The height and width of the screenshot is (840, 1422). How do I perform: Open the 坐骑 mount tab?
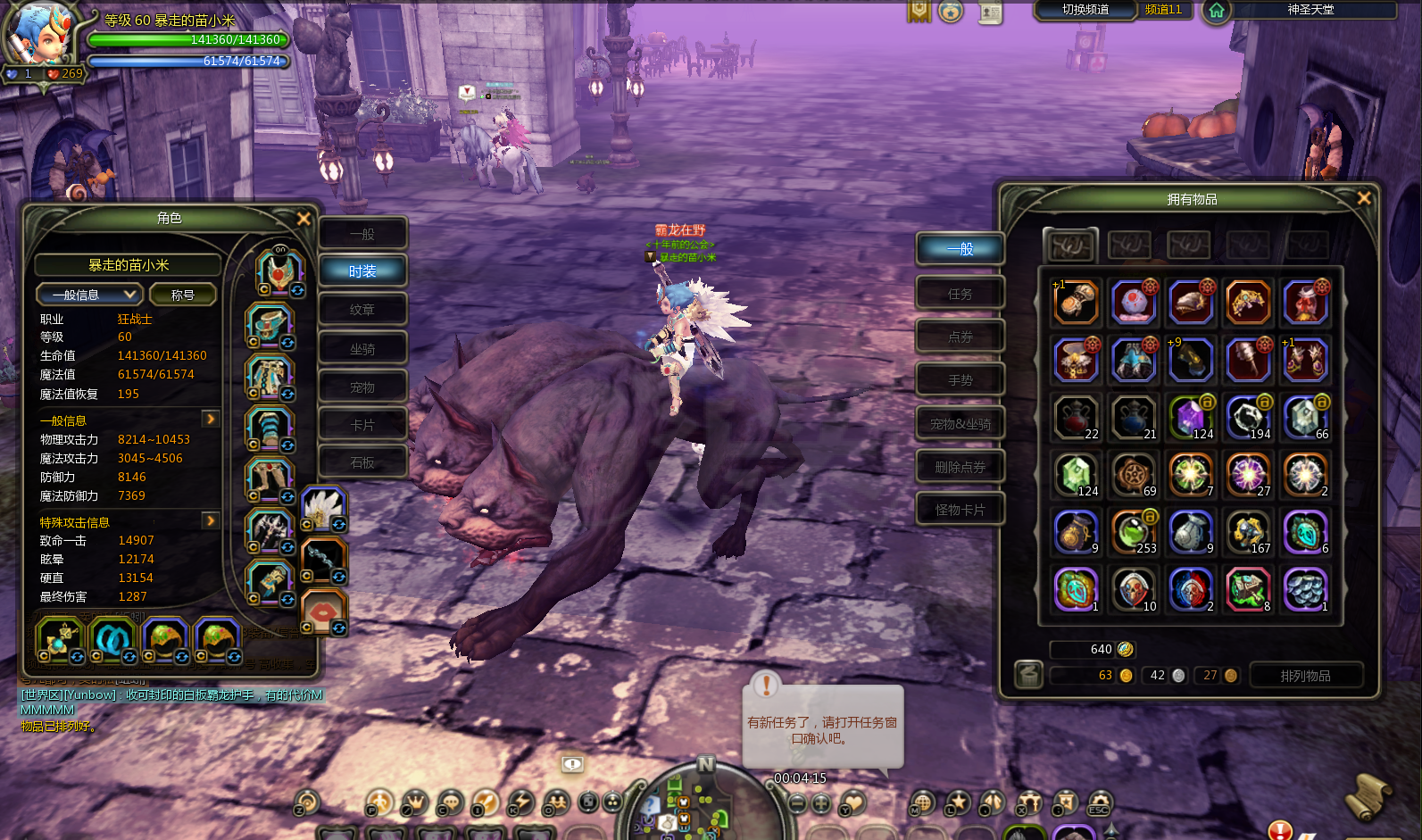click(x=362, y=349)
